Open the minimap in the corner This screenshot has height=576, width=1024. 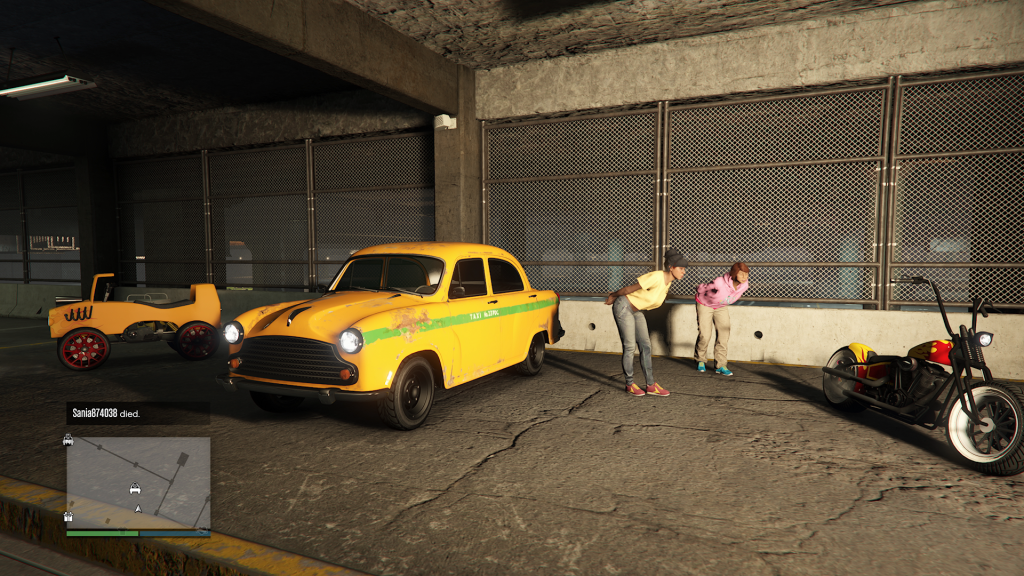[138, 482]
